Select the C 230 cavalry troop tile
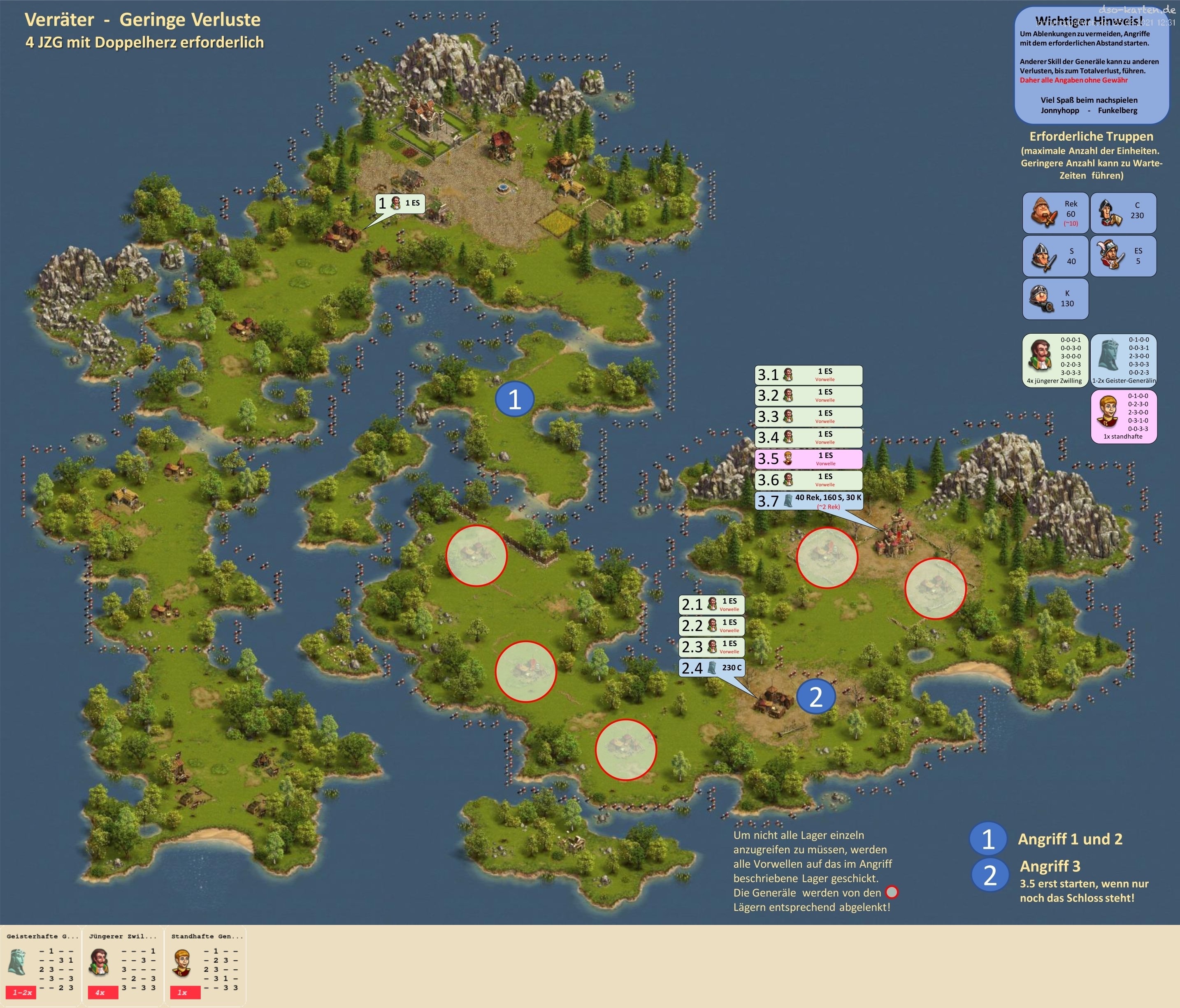This screenshot has height=1008, width=1180. [x=1123, y=213]
